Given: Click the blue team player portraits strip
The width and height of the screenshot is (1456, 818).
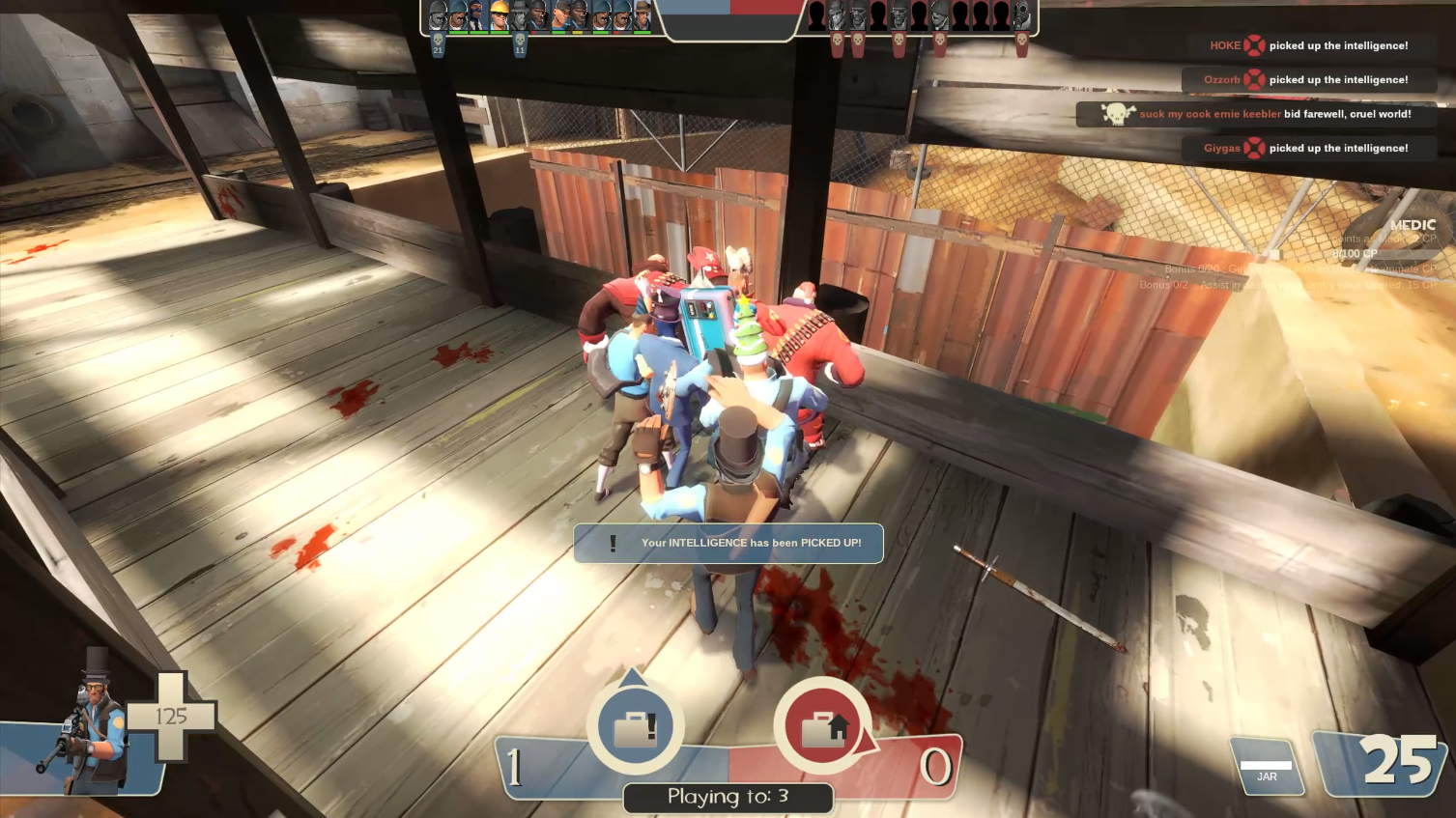Looking at the screenshot, I should click(539, 16).
